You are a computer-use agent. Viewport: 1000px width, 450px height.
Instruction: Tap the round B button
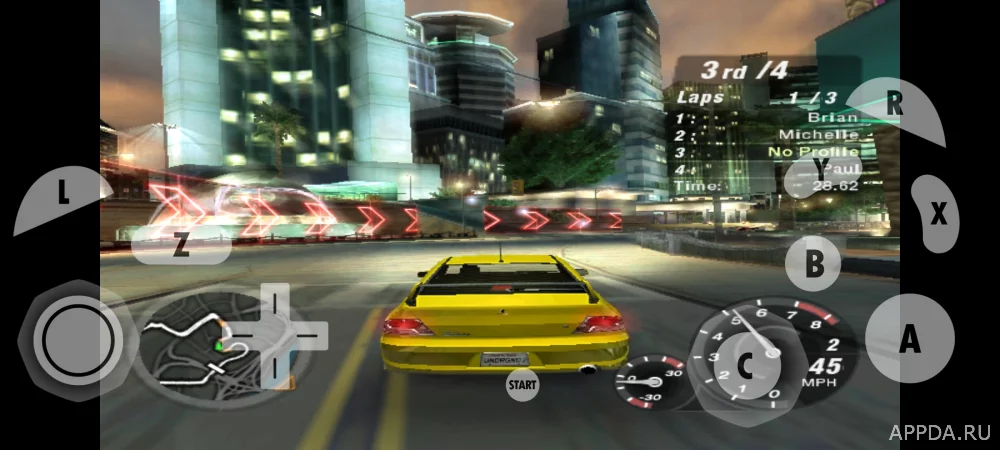click(813, 264)
